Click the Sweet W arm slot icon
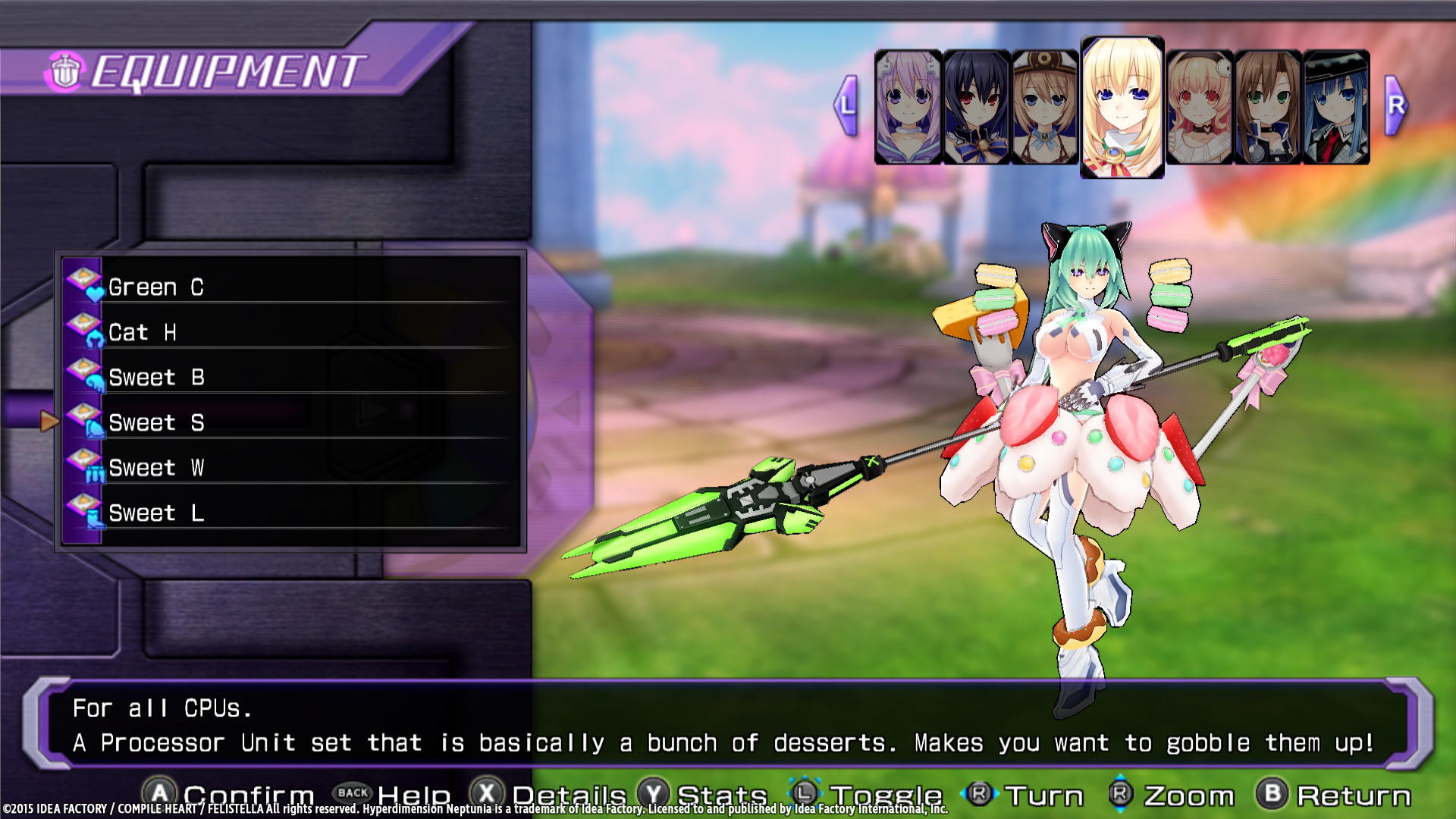The height and width of the screenshot is (819, 1456). pos(83,464)
